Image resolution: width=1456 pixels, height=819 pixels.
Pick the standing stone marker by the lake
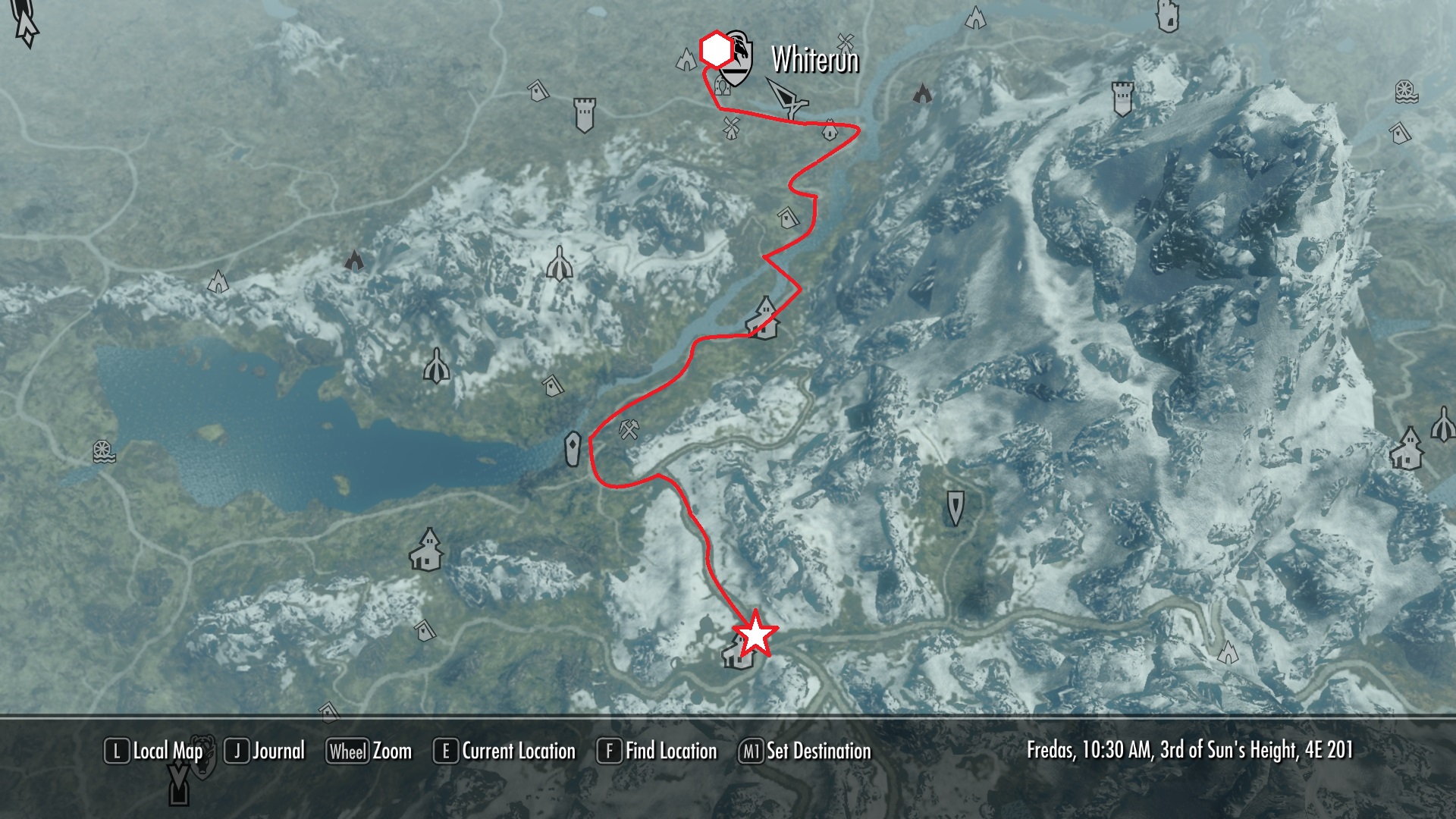tap(573, 449)
